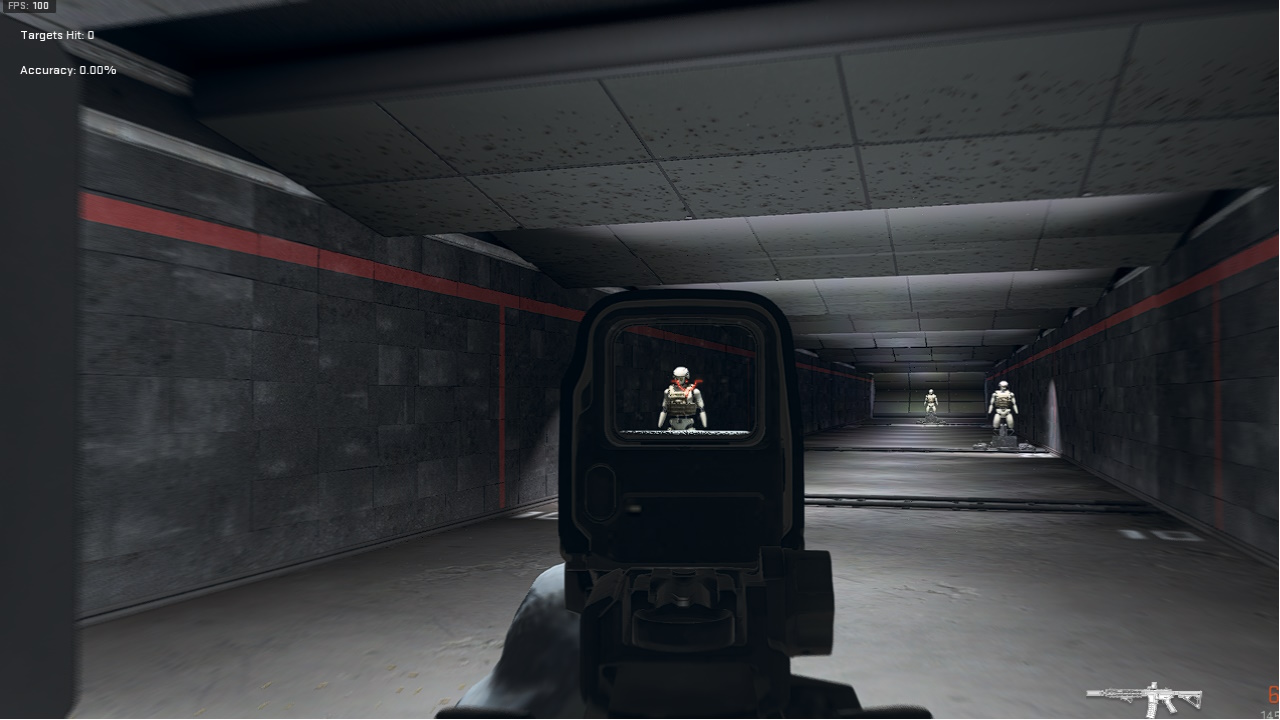Click the FPS counter overlay
The height and width of the screenshot is (720, 1280).
pyautogui.click(x=30, y=6)
